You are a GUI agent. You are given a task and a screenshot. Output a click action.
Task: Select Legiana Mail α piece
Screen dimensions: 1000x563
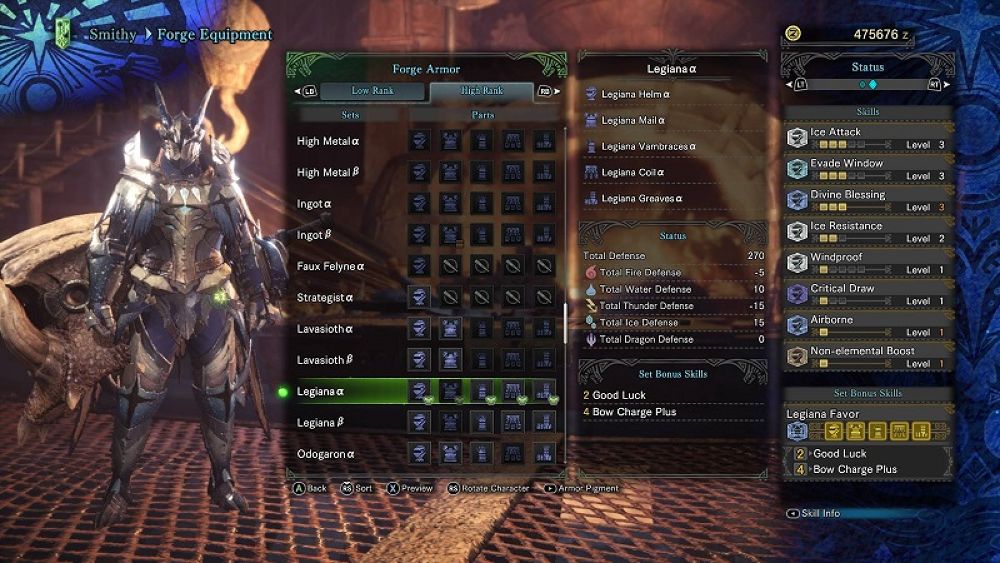pyautogui.click(x=634, y=120)
